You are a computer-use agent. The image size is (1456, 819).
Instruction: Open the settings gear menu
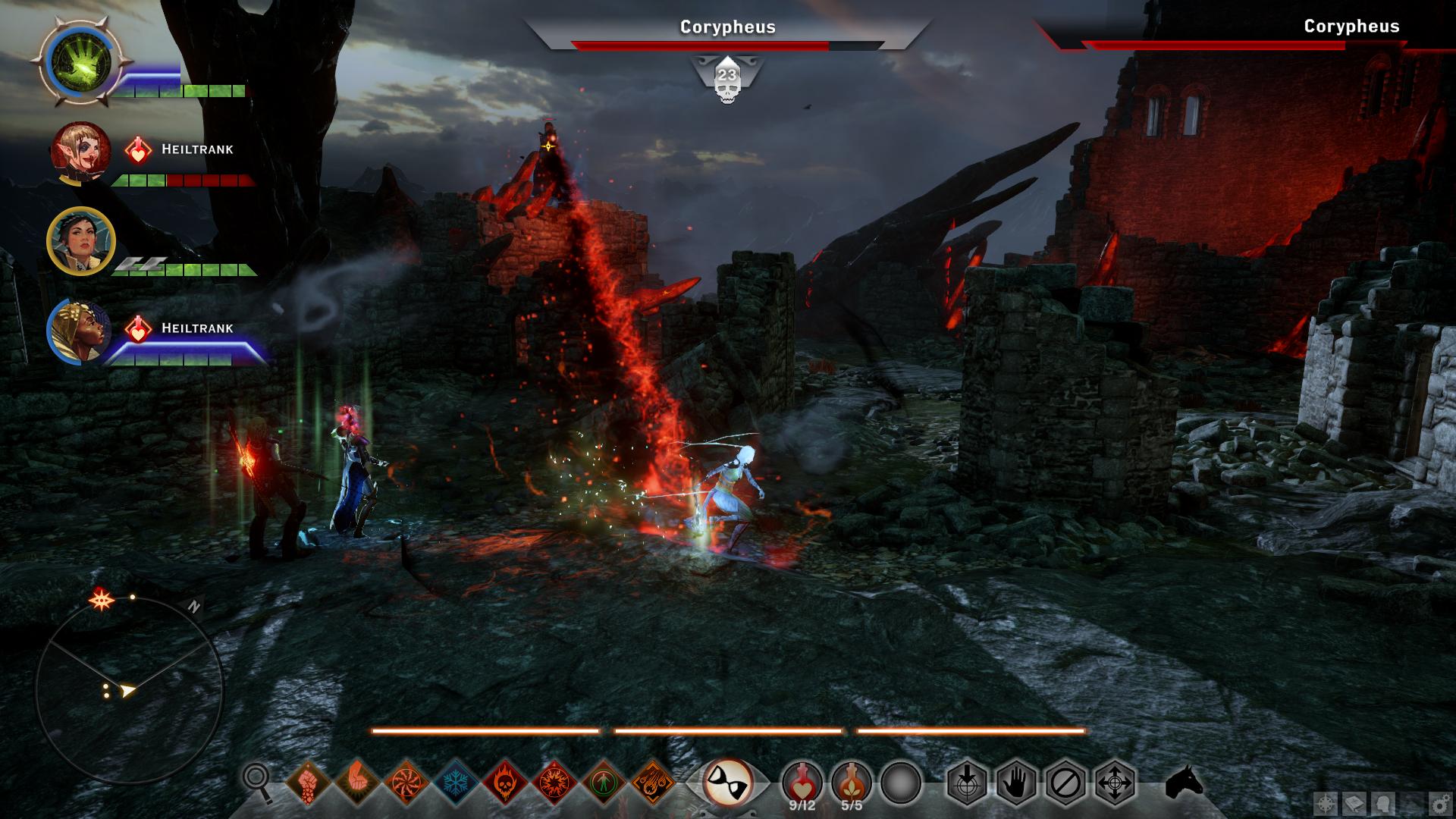pyautogui.click(x=1438, y=803)
